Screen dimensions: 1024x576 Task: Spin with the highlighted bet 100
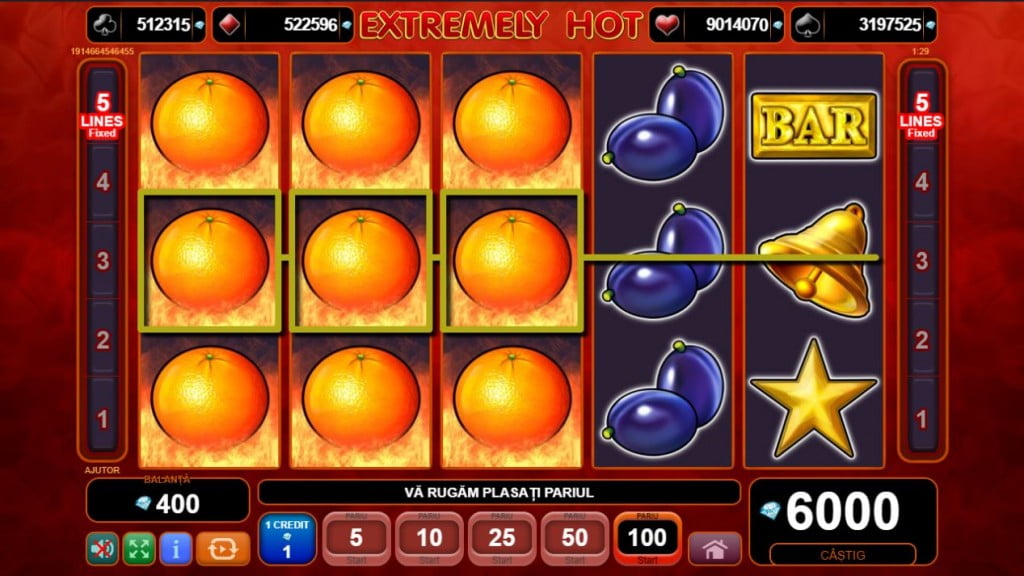(648, 539)
